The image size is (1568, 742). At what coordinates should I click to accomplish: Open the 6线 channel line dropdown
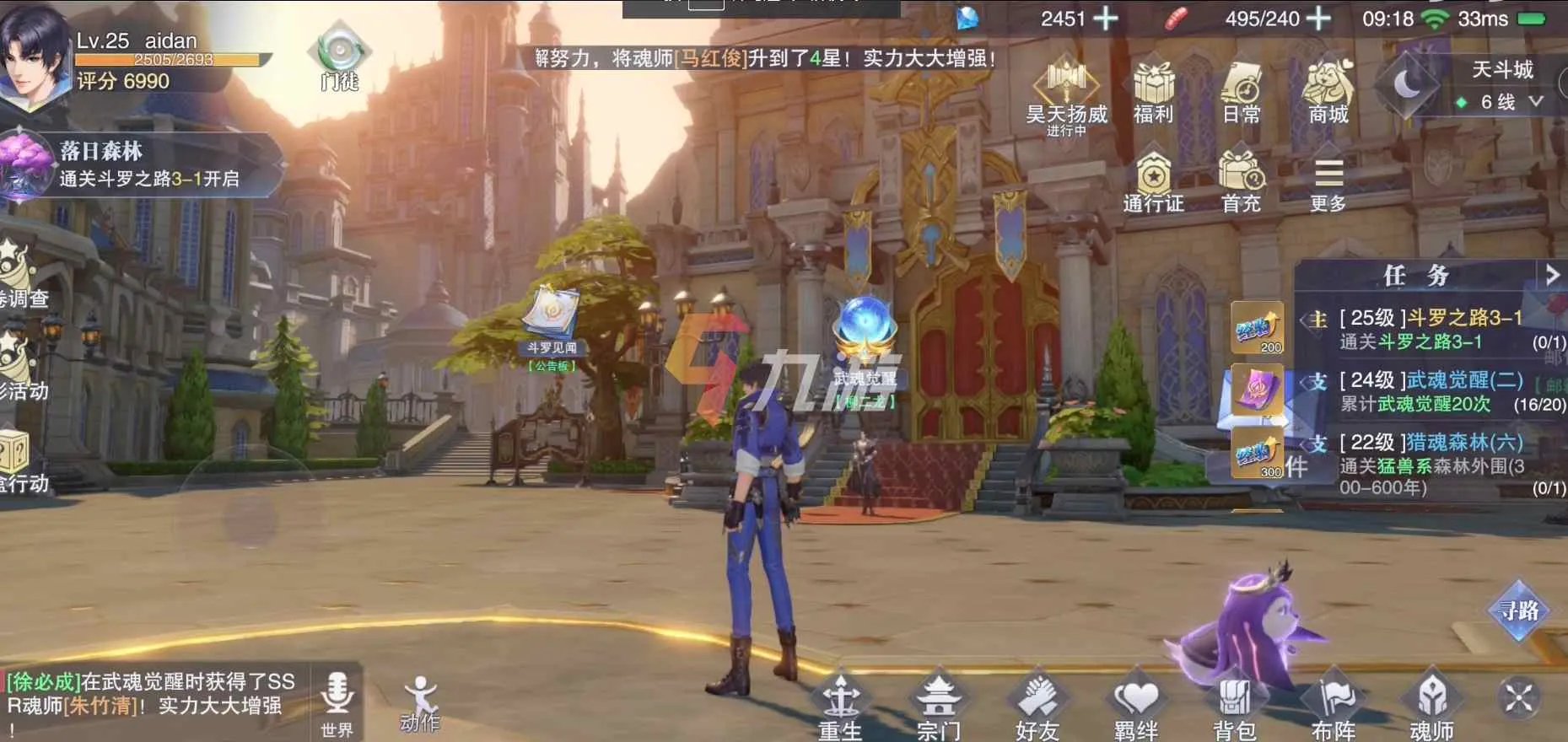click(x=1501, y=102)
